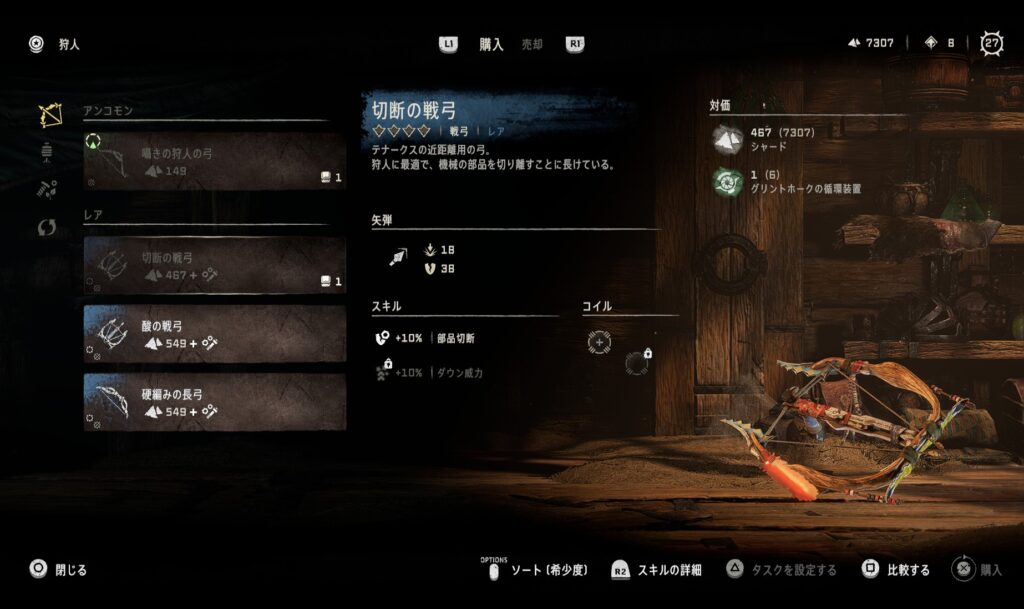Open the ammo and resources category
1024x609 pixels.
tap(47, 189)
